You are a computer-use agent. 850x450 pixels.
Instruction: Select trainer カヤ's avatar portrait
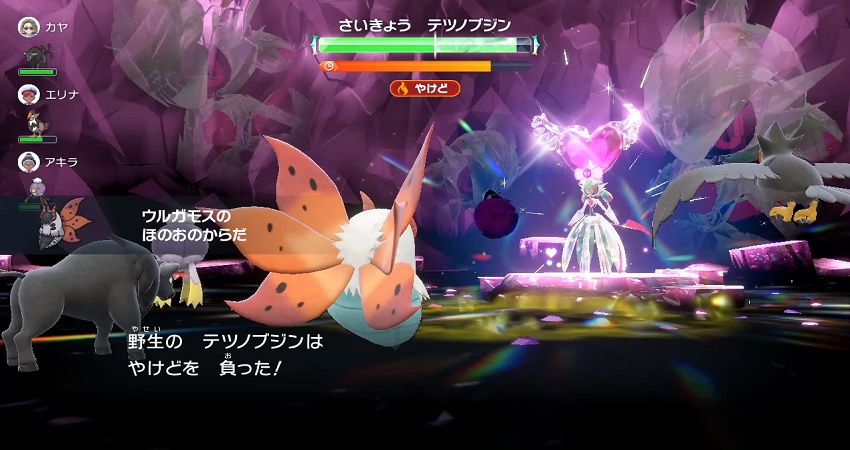click(x=29, y=27)
